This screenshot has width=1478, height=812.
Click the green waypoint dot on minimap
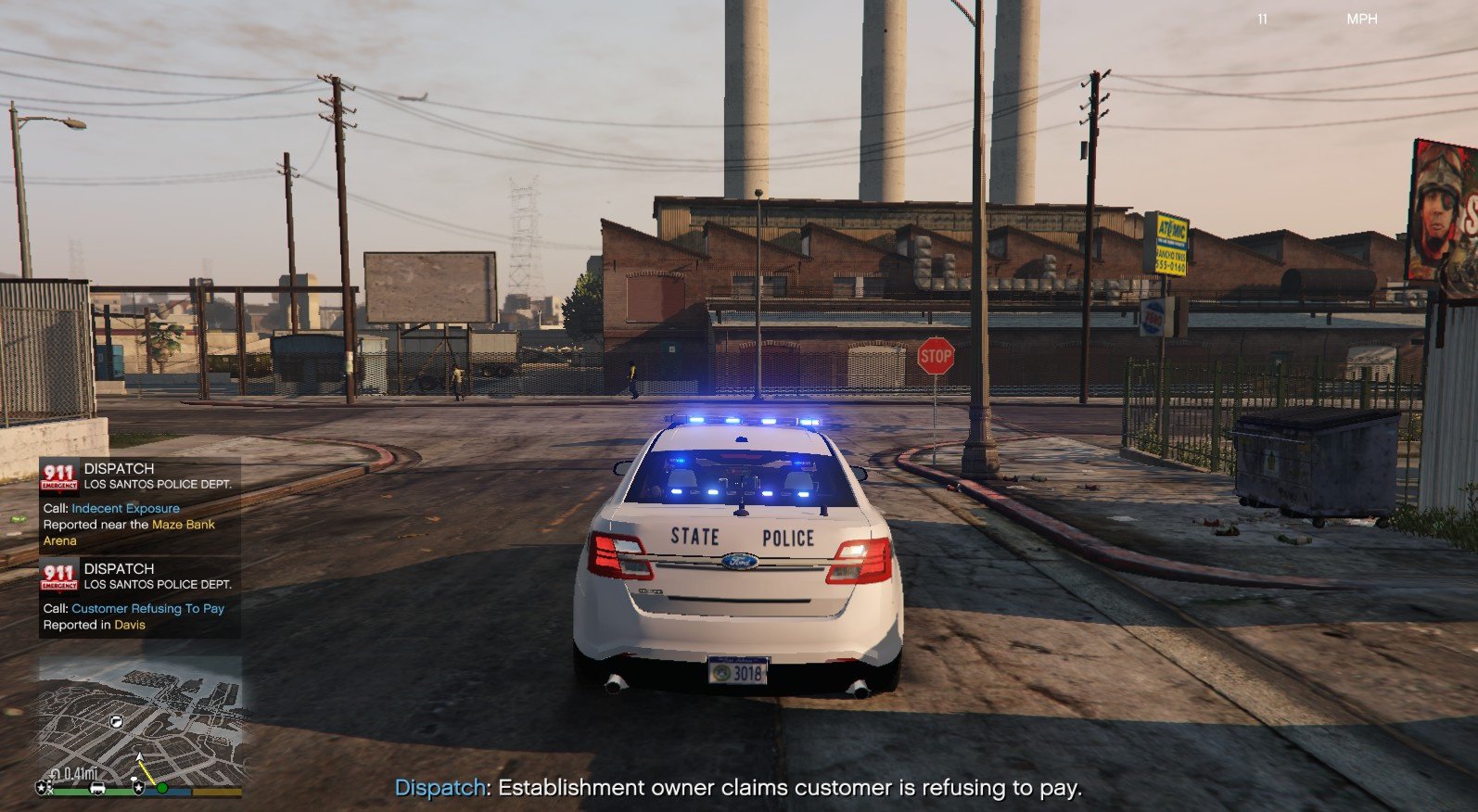click(x=162, y=787)
